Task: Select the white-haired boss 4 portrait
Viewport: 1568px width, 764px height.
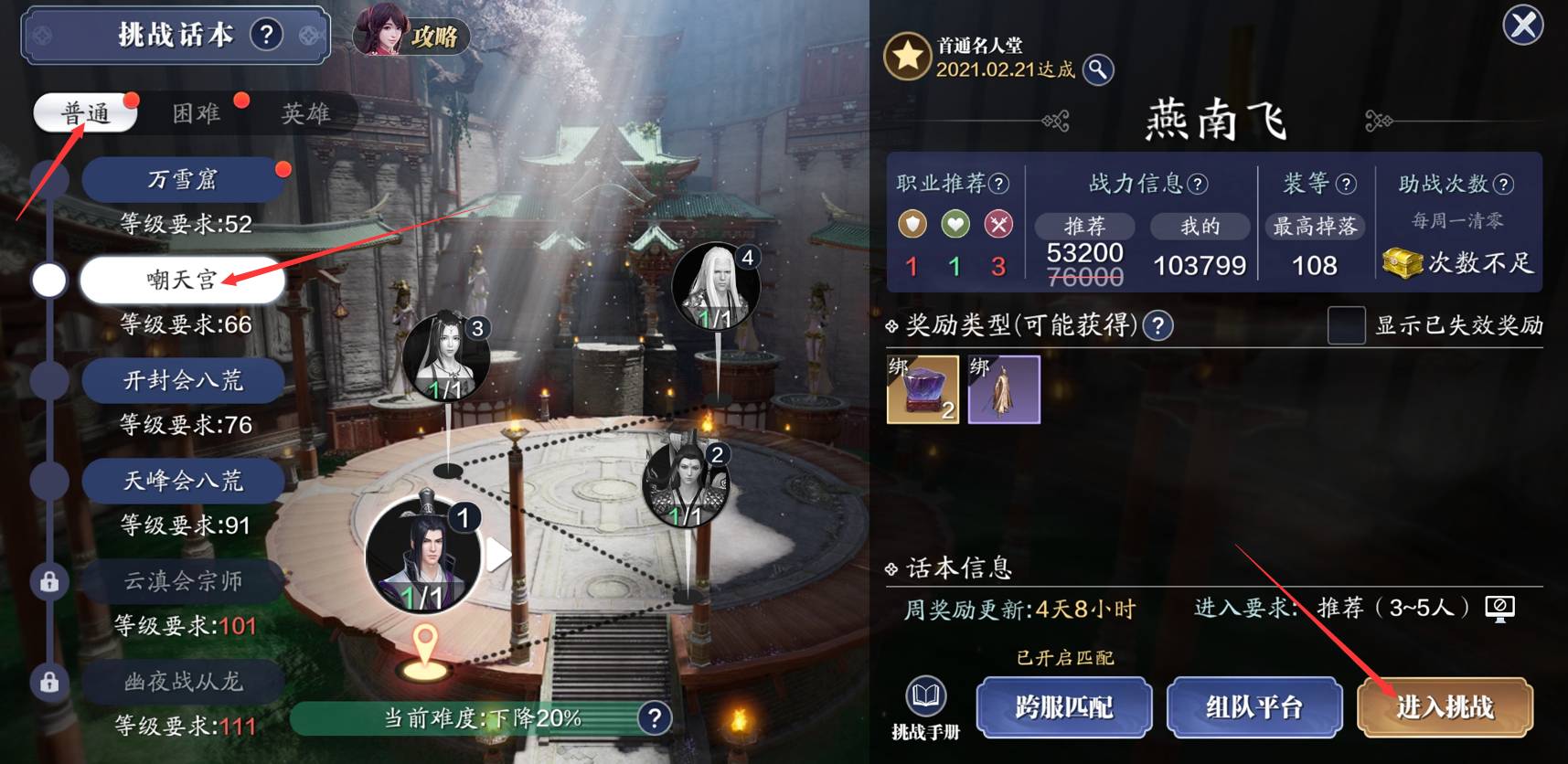Action: [716, 287]
